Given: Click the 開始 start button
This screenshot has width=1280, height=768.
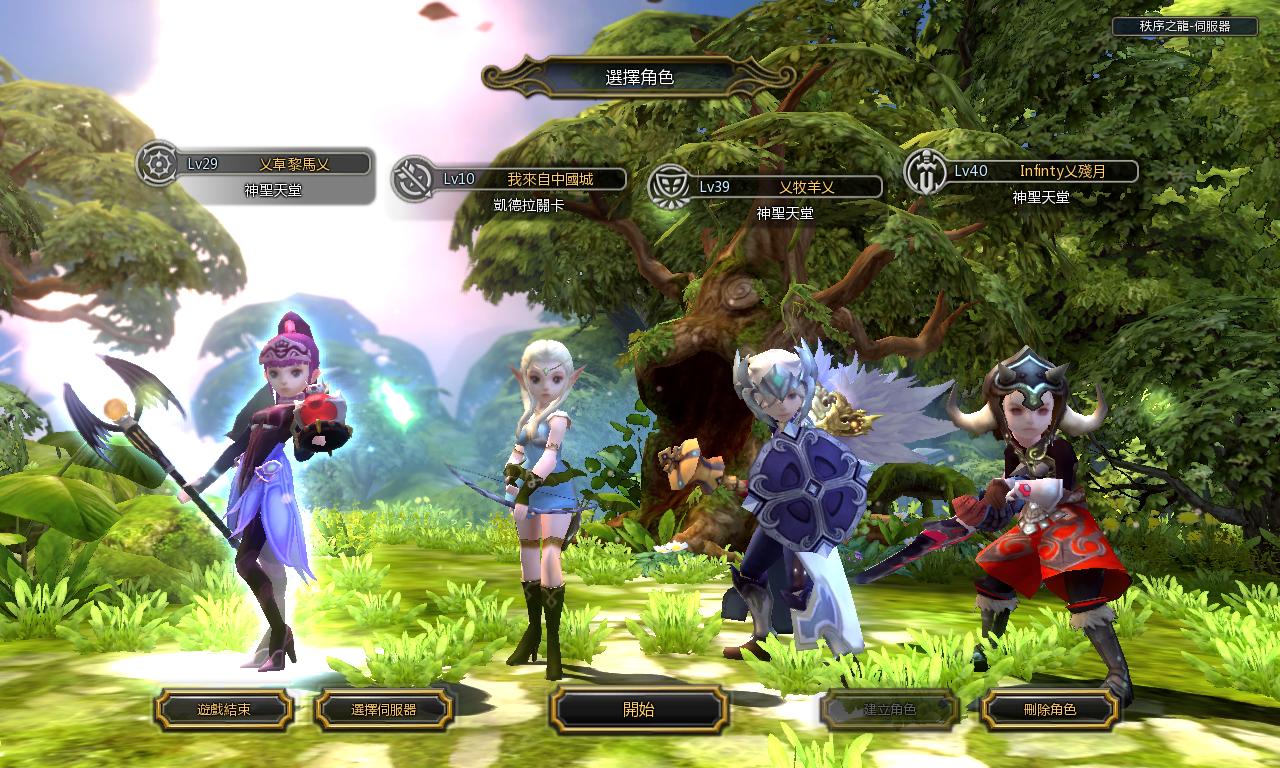Looking at the screenshot, I should coord(638,710).
